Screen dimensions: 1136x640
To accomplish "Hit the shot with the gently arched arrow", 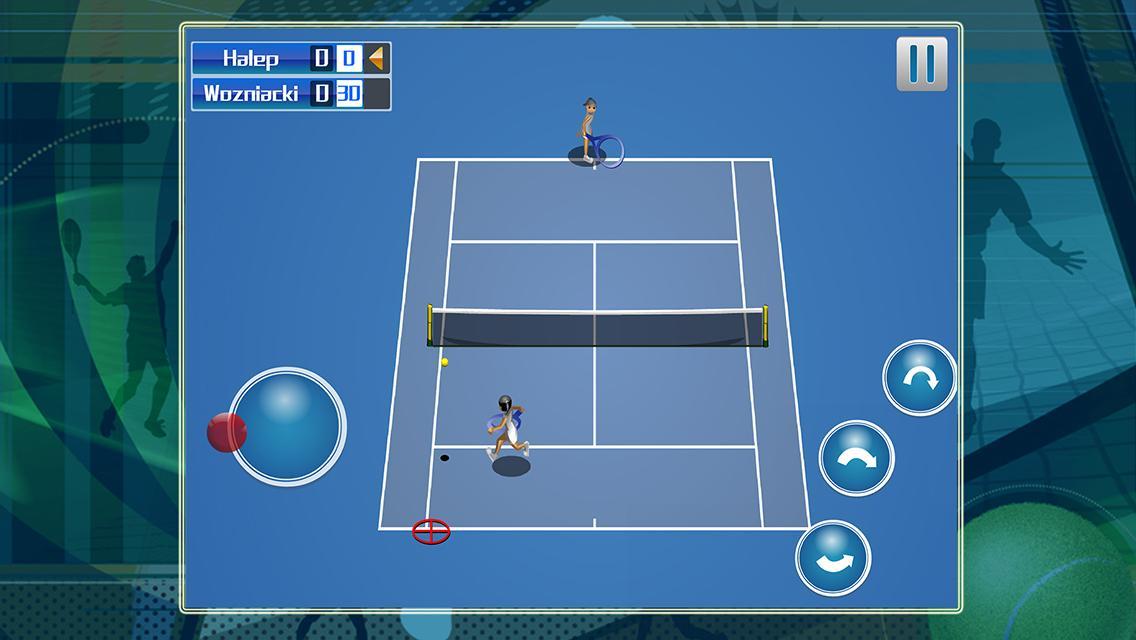I will 857,458.
